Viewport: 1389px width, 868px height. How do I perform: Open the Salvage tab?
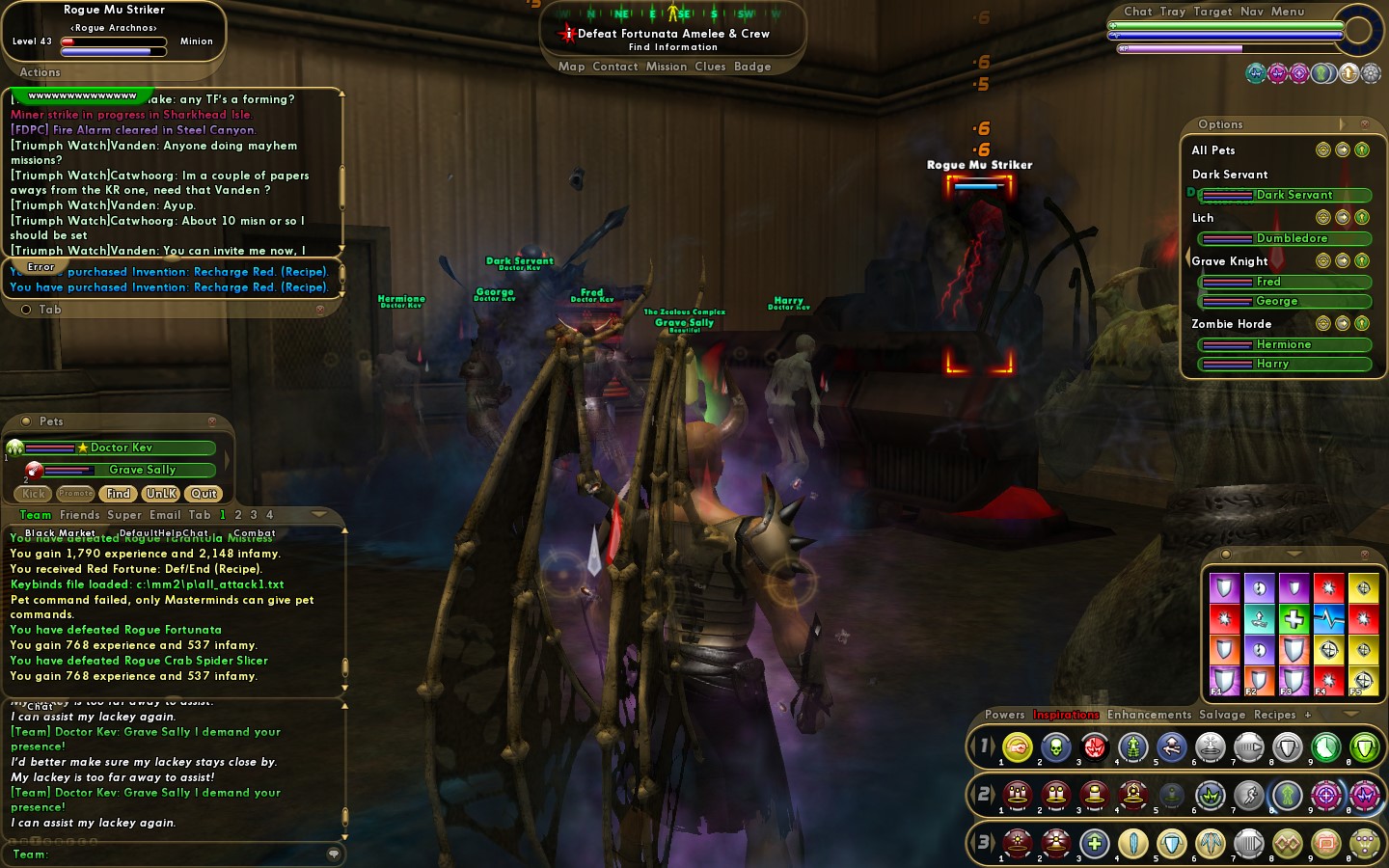pos(1222,715)
